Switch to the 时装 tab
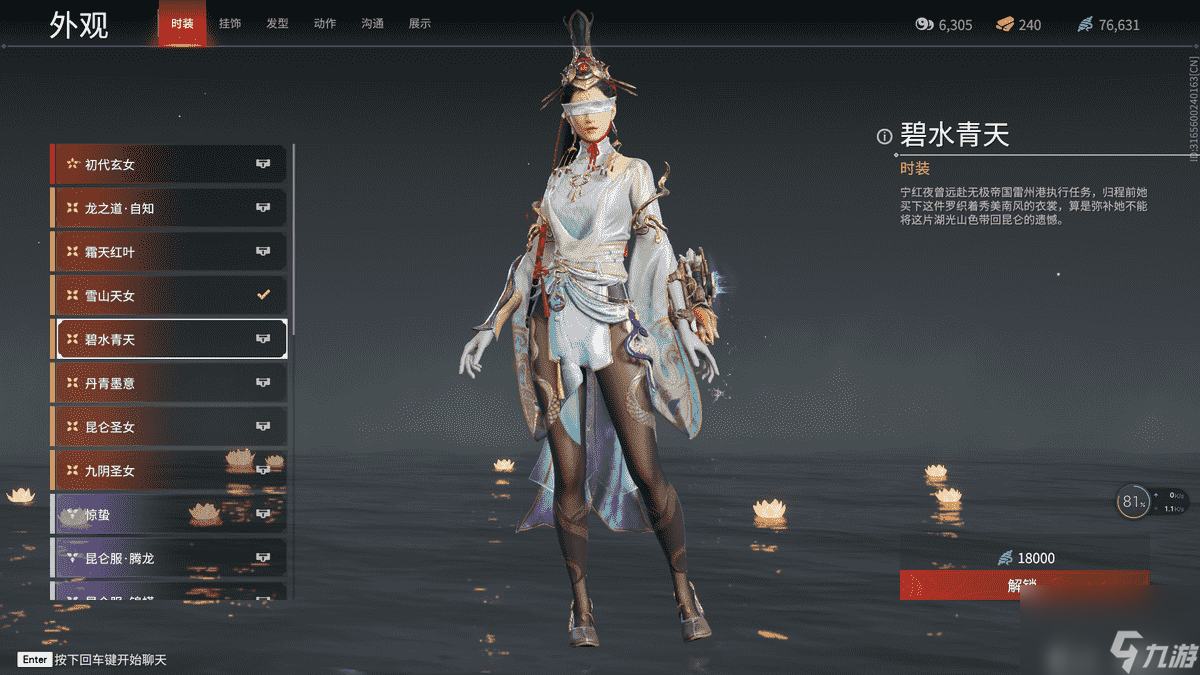Screen dimensions: 1200x675 [182, 23]
